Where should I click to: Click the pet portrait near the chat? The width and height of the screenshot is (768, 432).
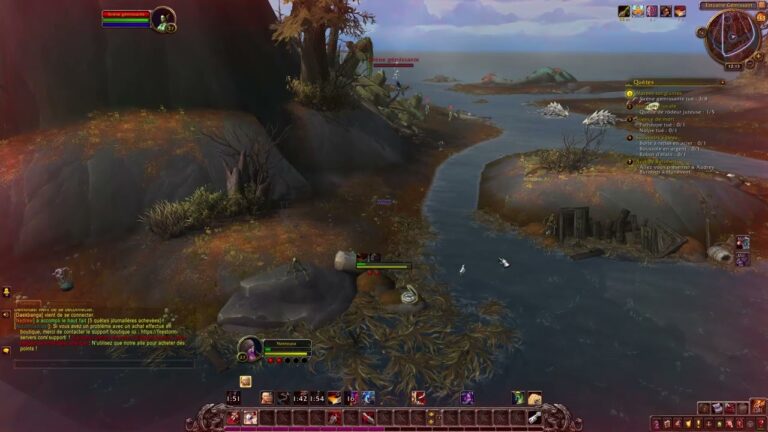pos(250,348)
